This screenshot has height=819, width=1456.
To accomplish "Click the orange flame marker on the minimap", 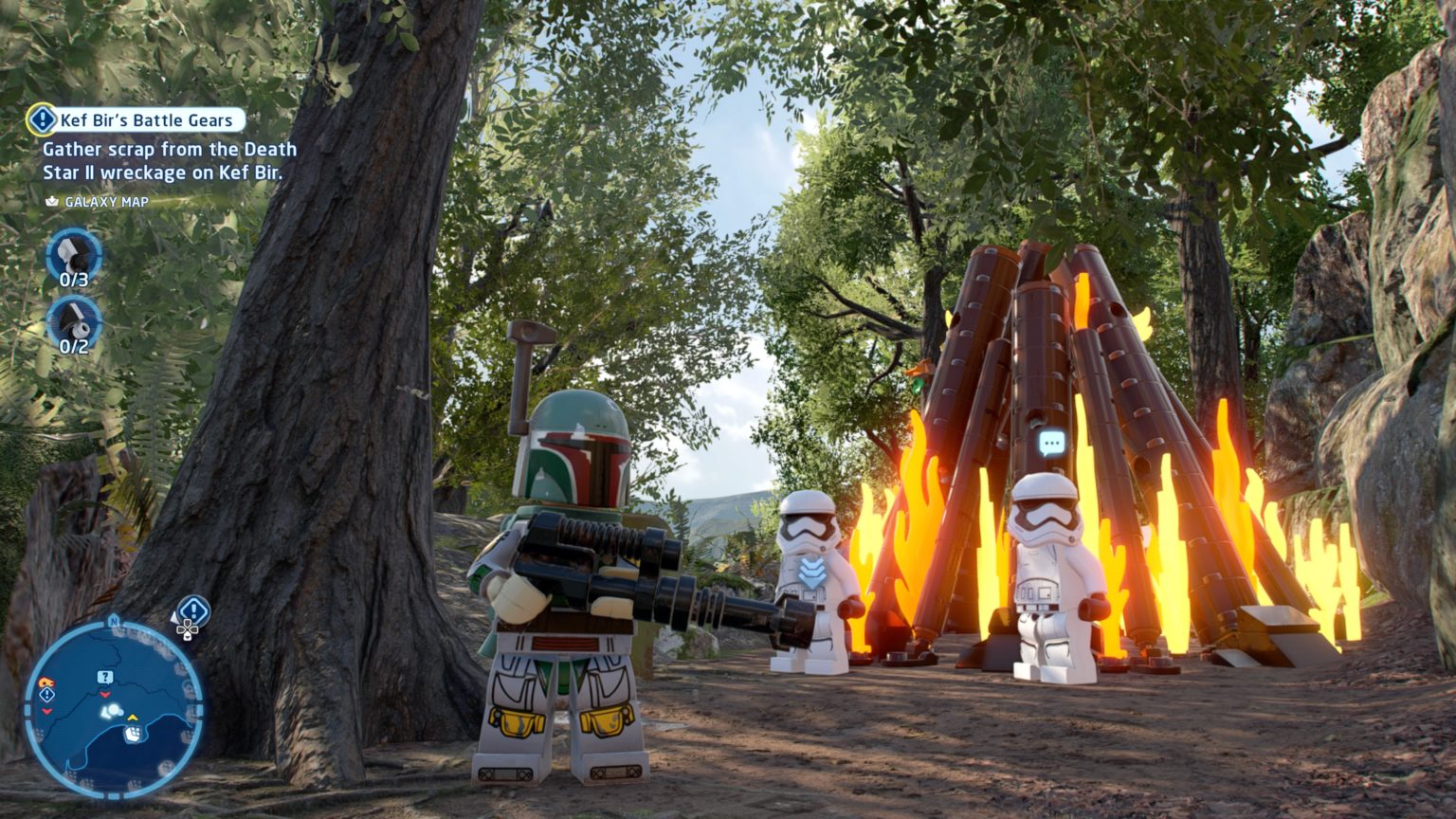I will [x=47, y=682].
